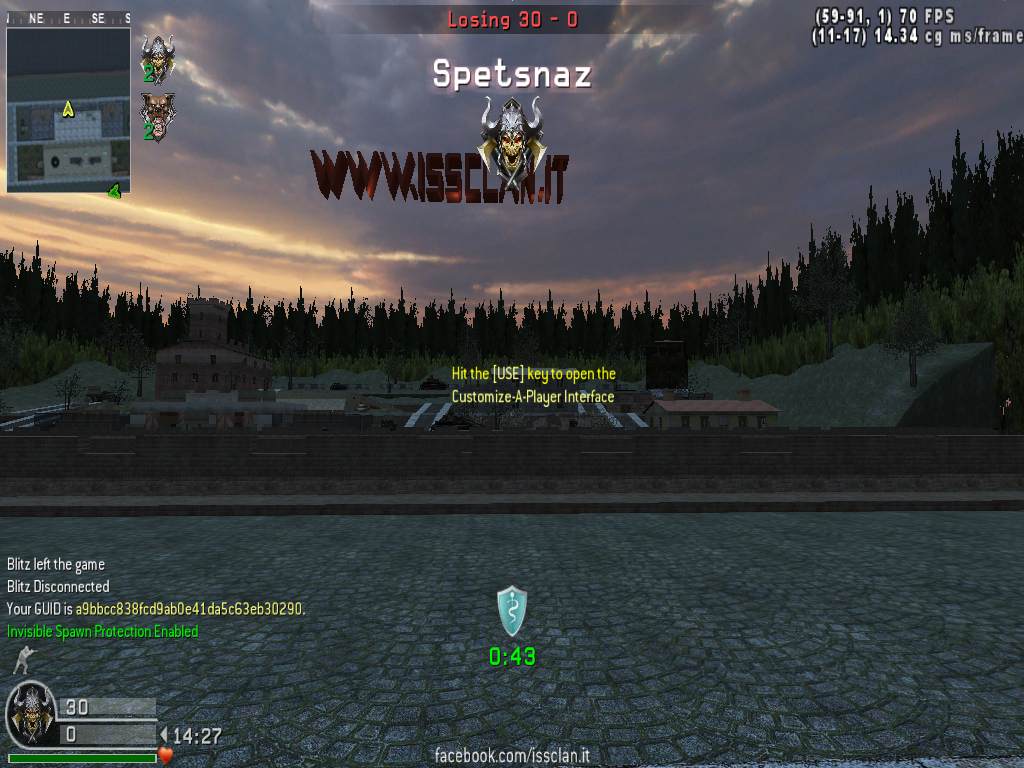Select the bear-face team icon beside minimap
The image size is (1024, 768).
coord(156,113)
